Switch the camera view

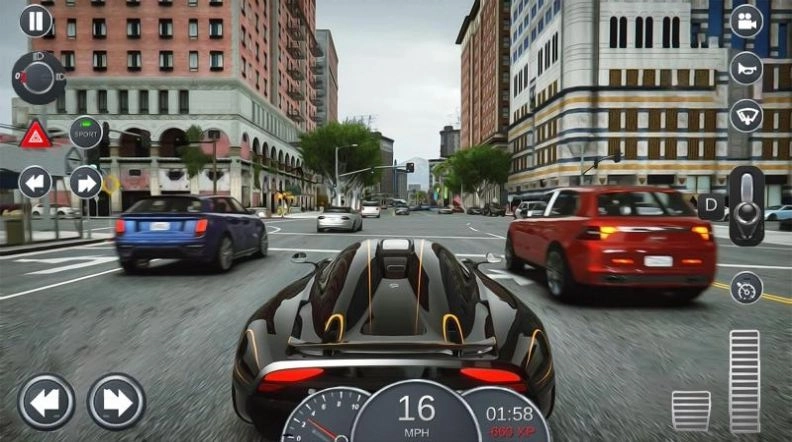click(746, 21)
